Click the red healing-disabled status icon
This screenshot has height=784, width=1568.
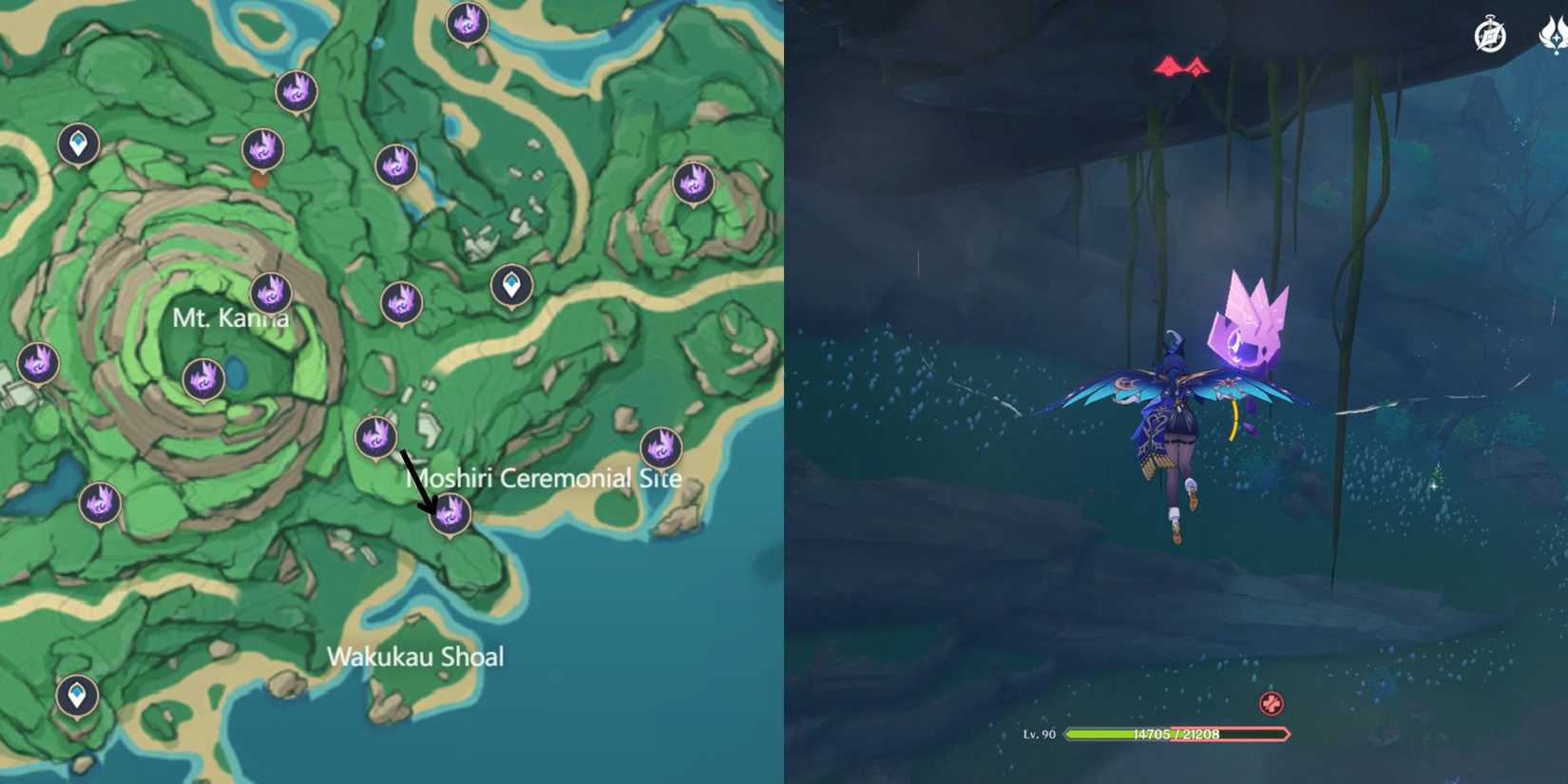[1271, 704]
